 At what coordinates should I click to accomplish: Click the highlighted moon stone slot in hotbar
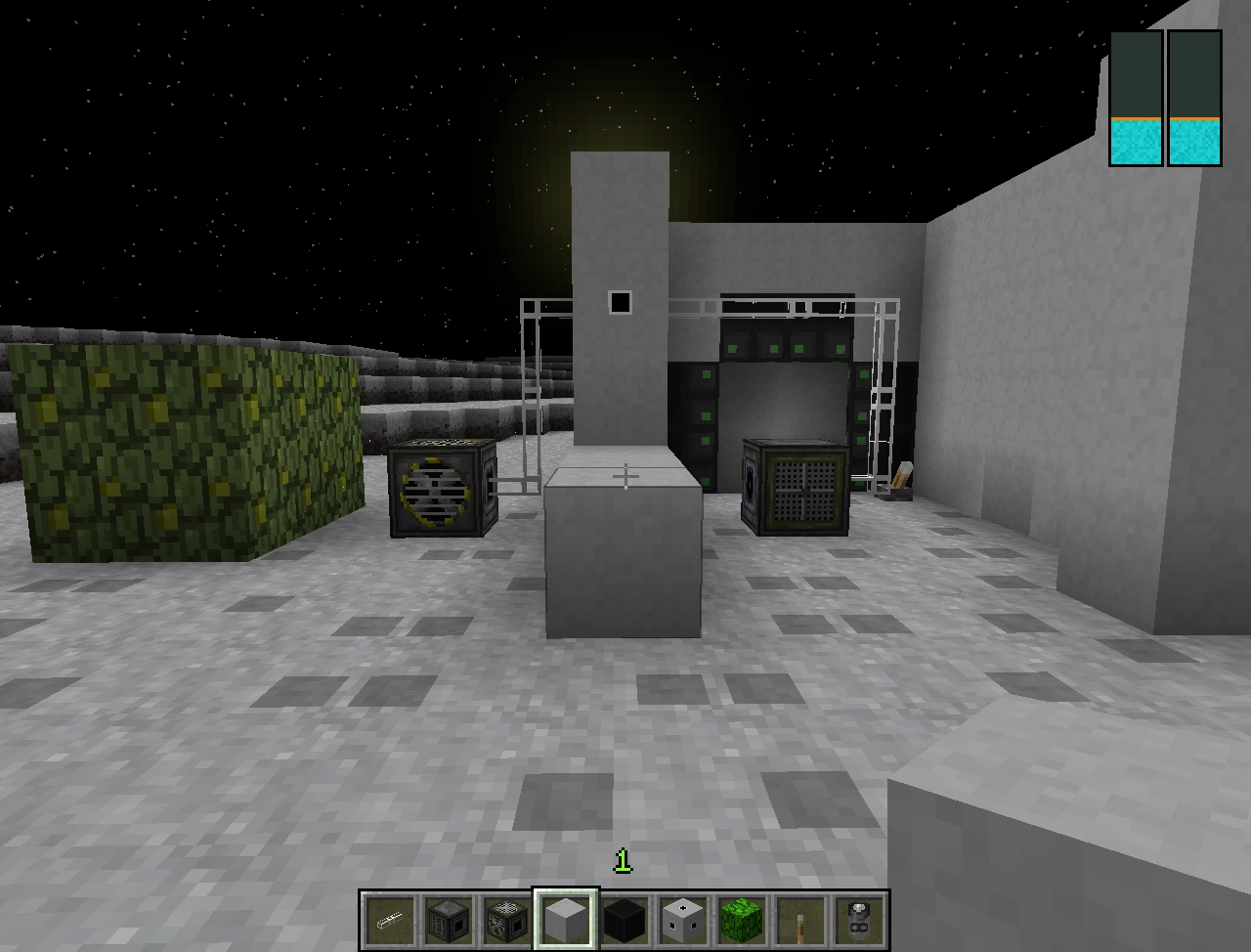point(568,919)
